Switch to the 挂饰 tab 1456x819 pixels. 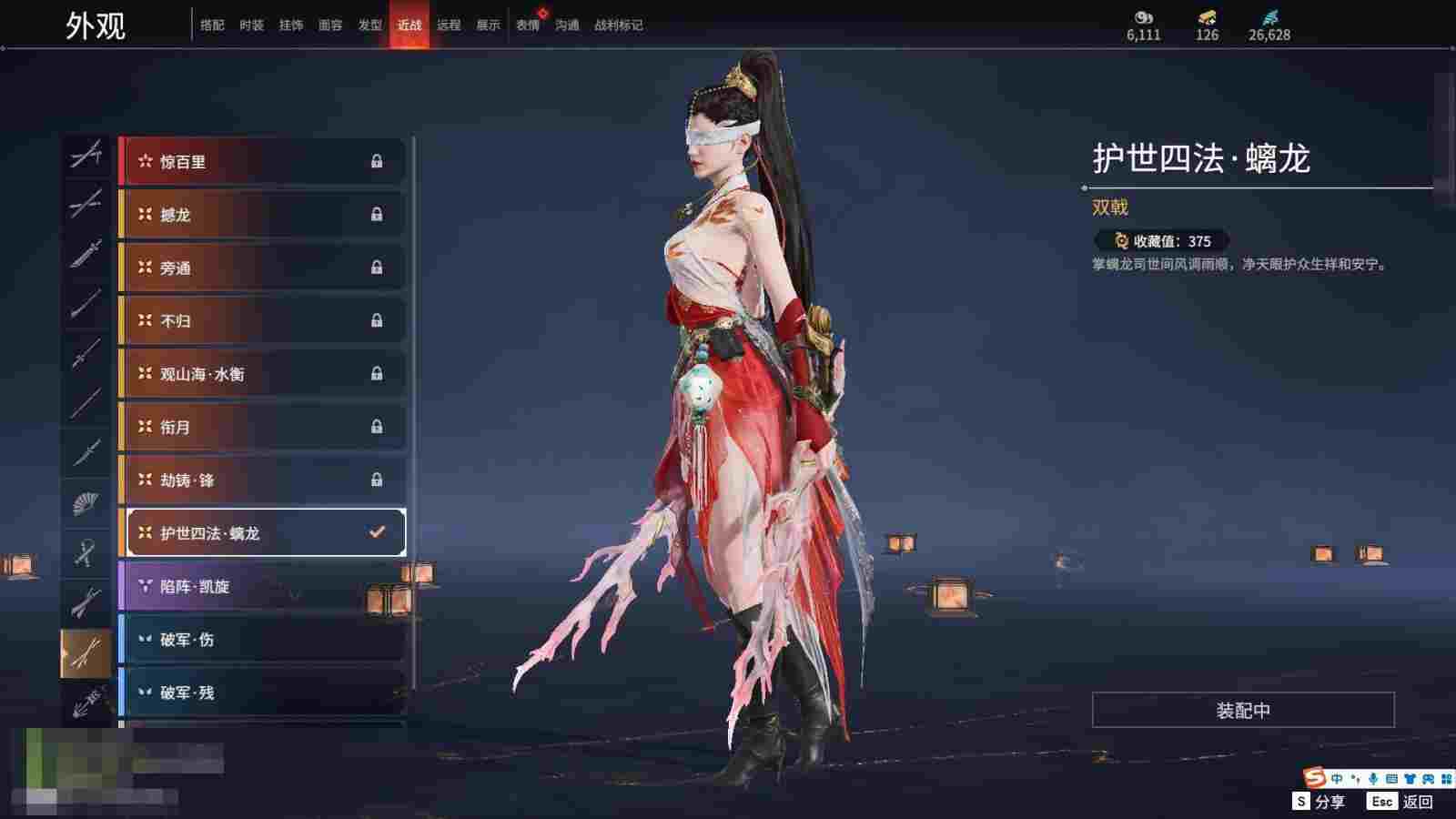click(291, 25)
